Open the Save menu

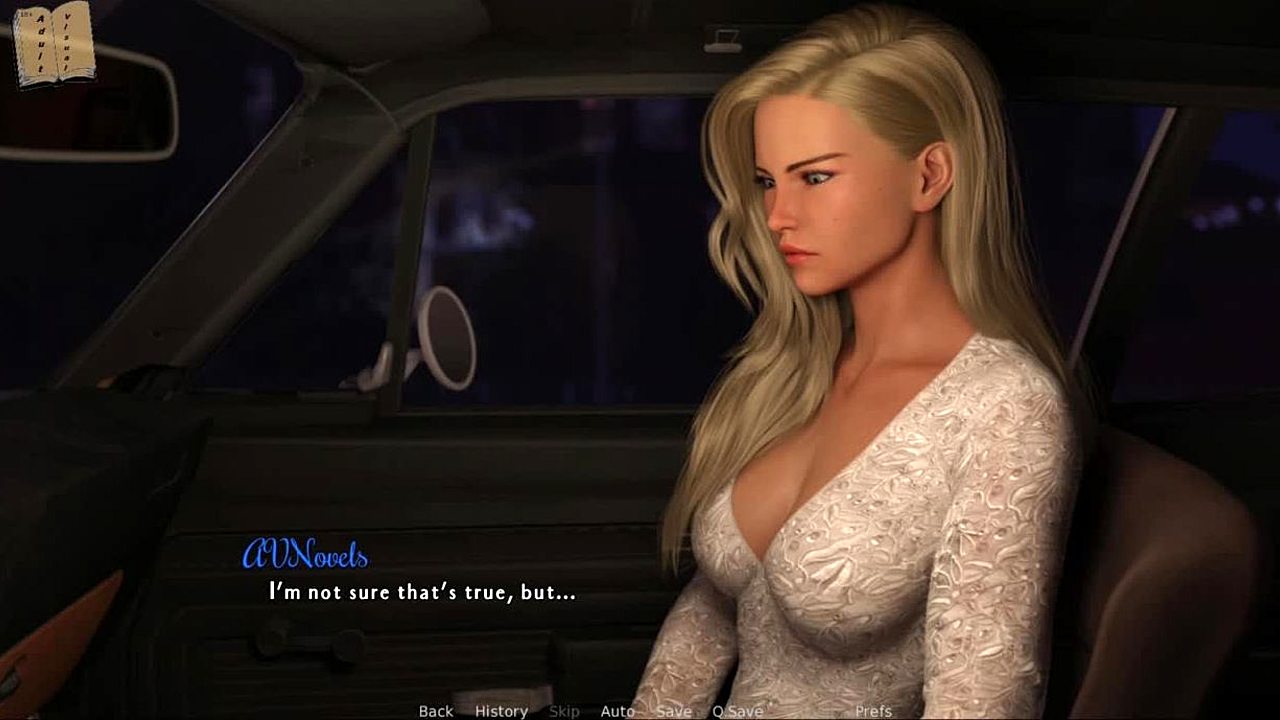(674, 711)
